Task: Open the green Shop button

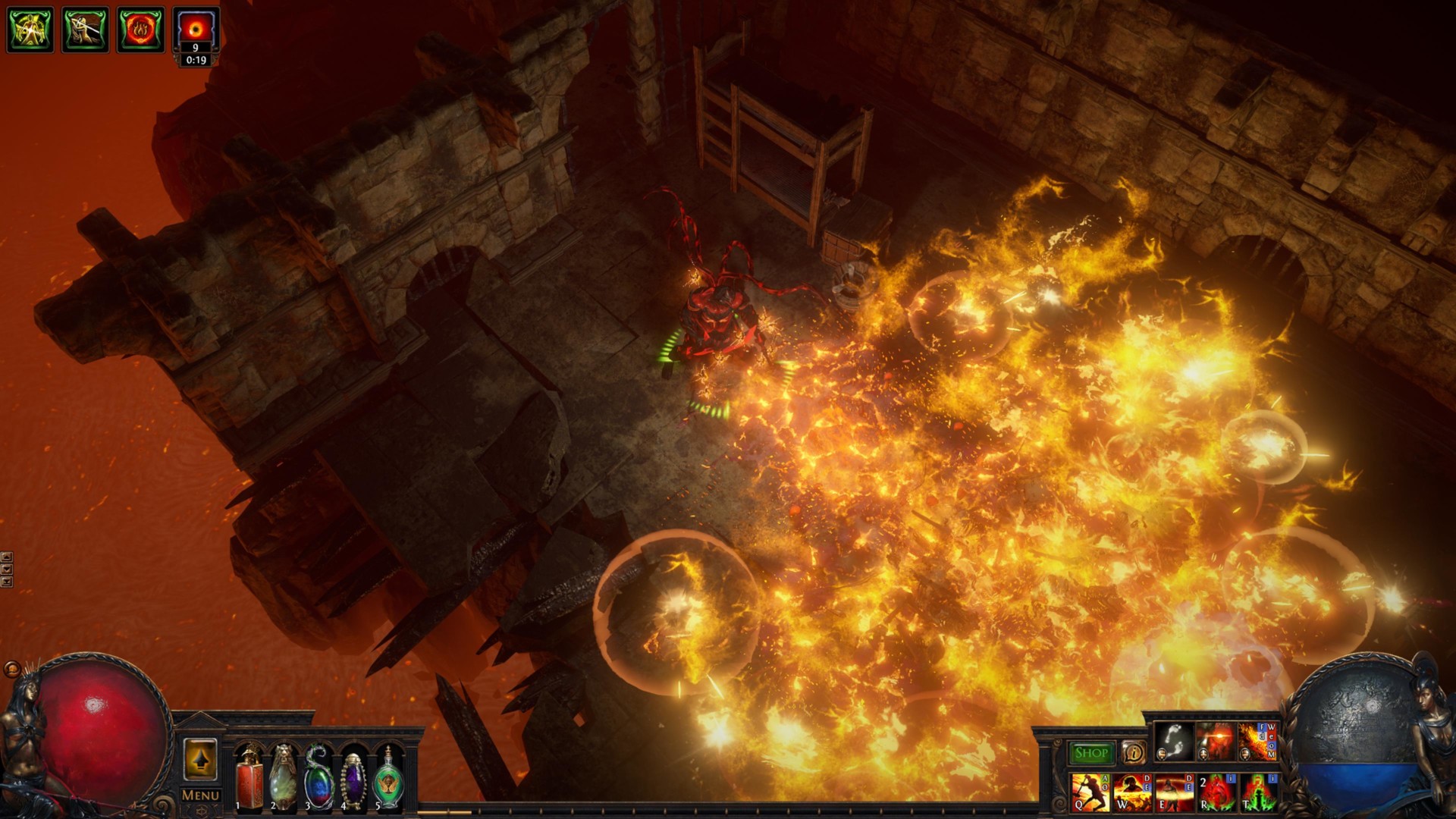Action: pyautogui.click(x=1090, y=753)
